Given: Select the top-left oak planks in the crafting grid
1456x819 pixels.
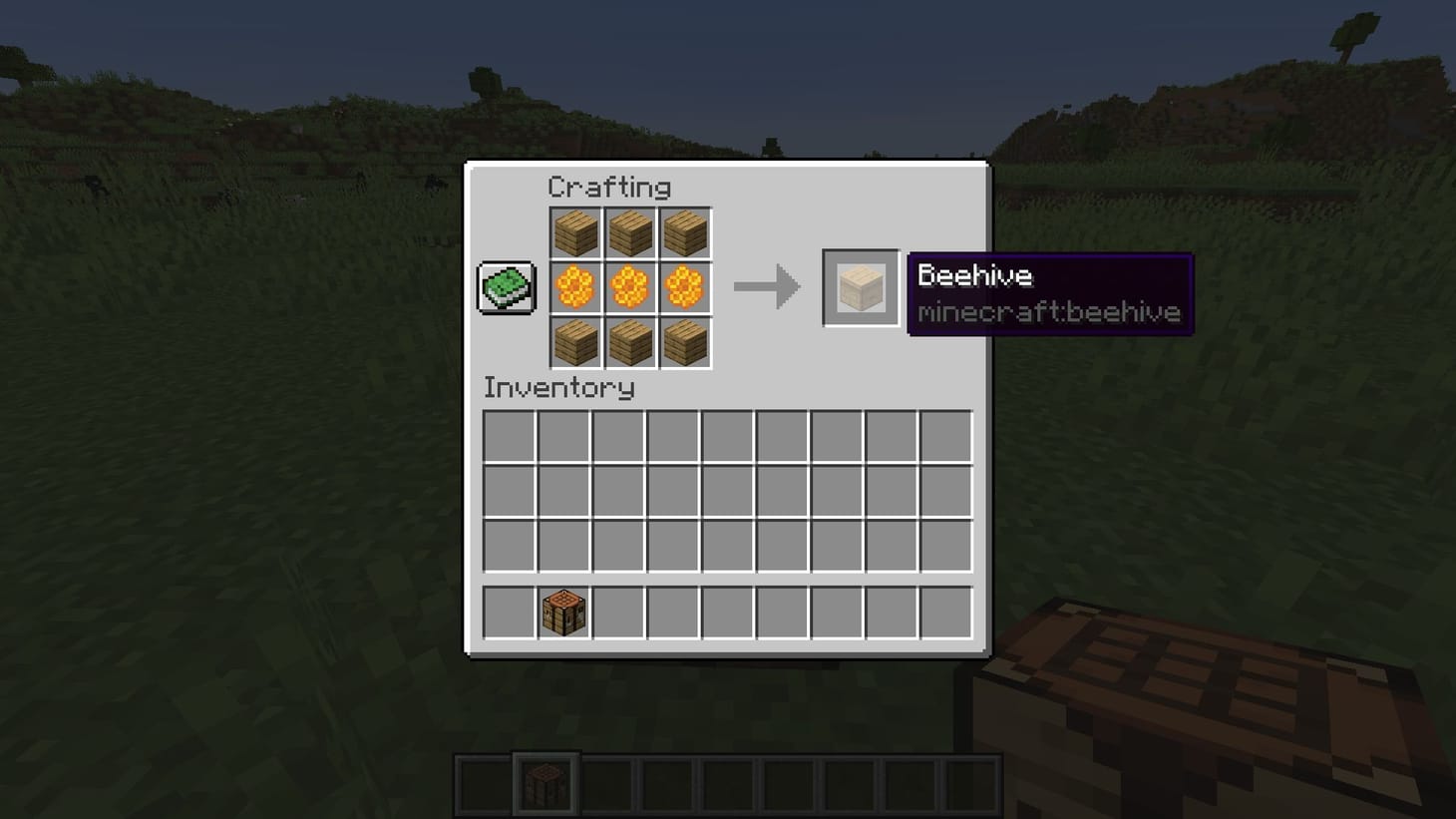Looking at the screenshot, I should pos(576,232).
